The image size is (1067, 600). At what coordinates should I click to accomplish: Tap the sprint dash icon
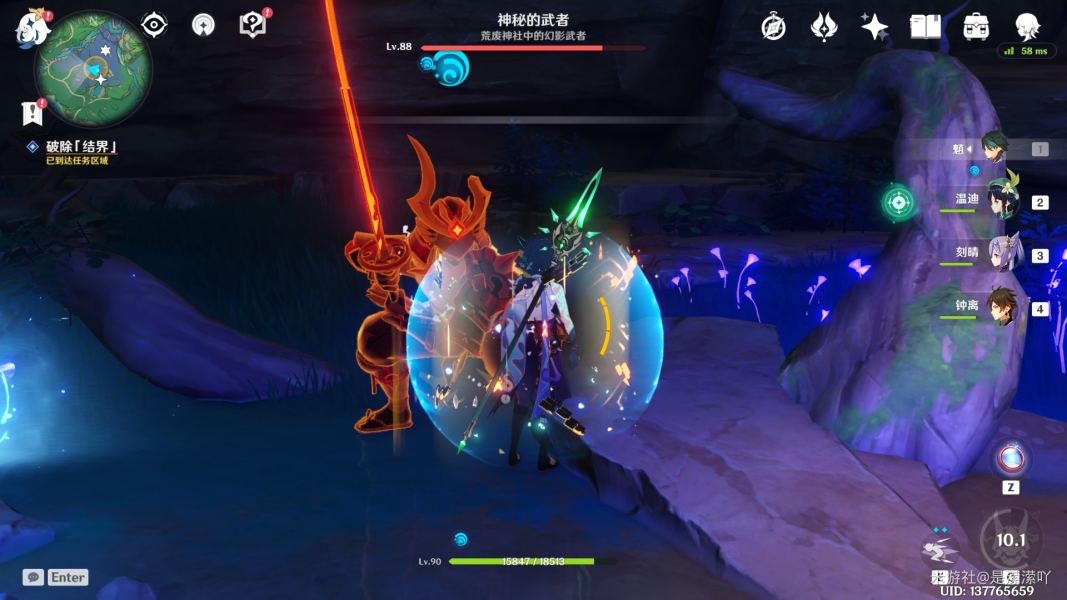point(940,550)
